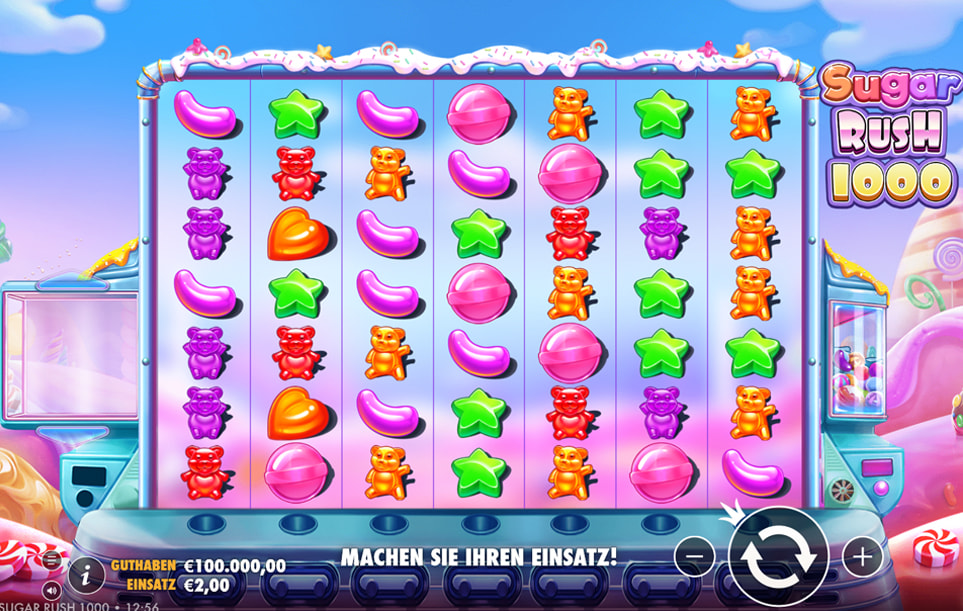The image size is (963, 611).
Task: Open the game info paytable
Action: pyautogui.click(x=87, y=573)
